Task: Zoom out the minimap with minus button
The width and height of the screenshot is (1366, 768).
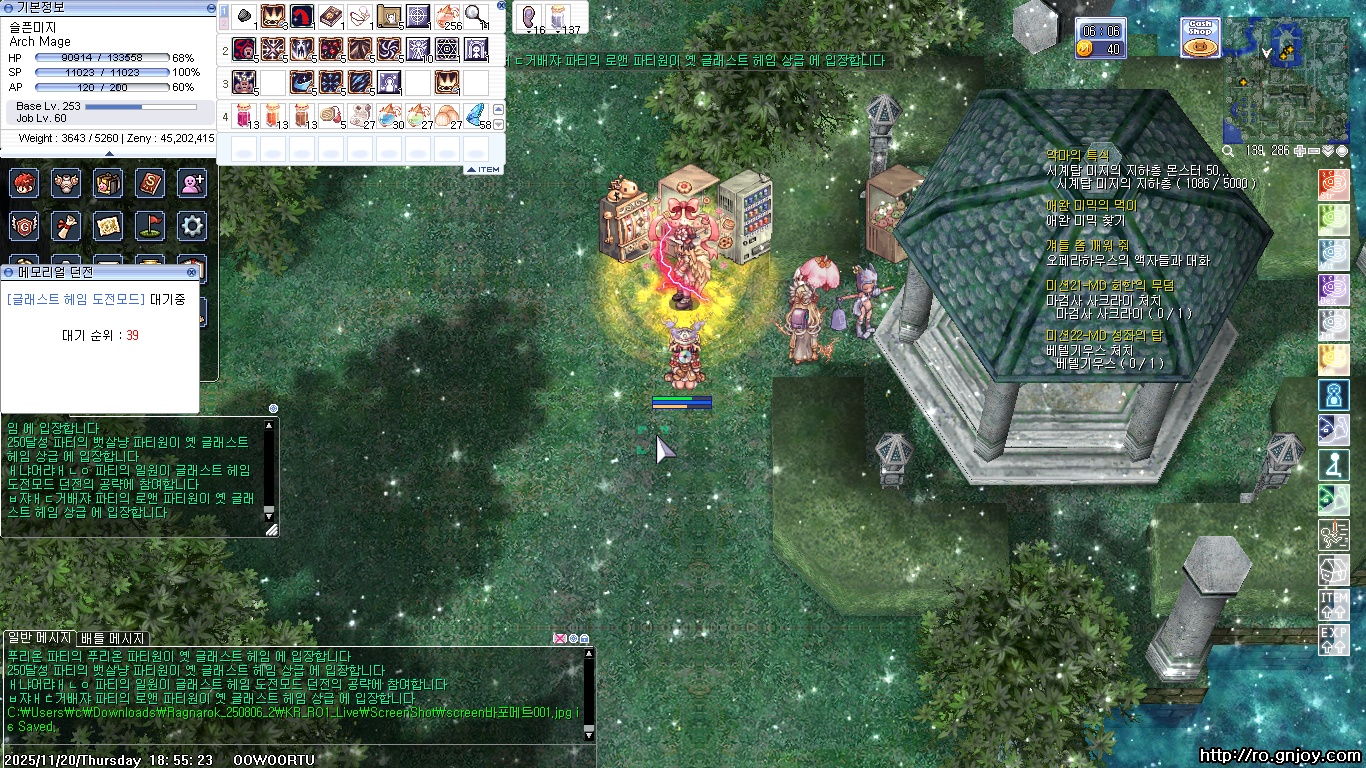Action: click(1312, 151)
